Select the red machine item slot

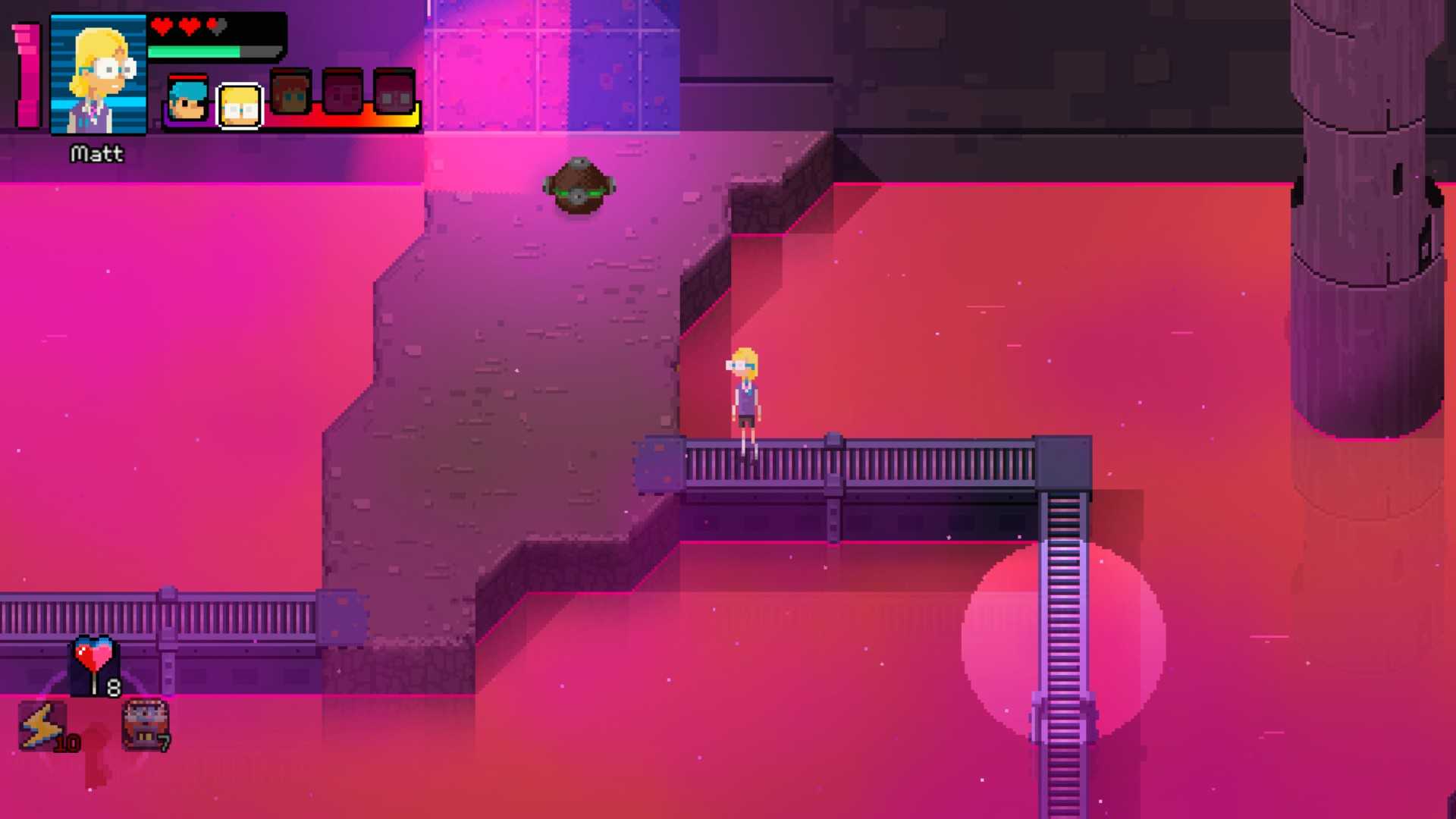[x=145, y=724]
